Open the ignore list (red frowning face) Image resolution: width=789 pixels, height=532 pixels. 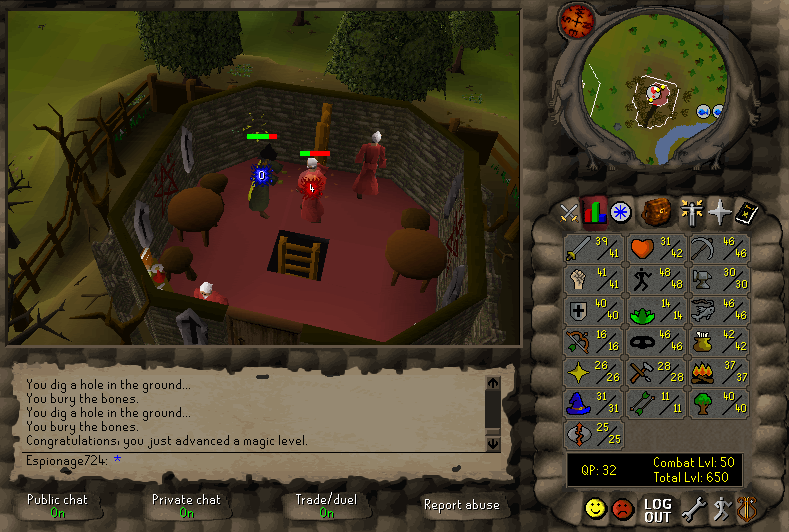pos(623,509)
